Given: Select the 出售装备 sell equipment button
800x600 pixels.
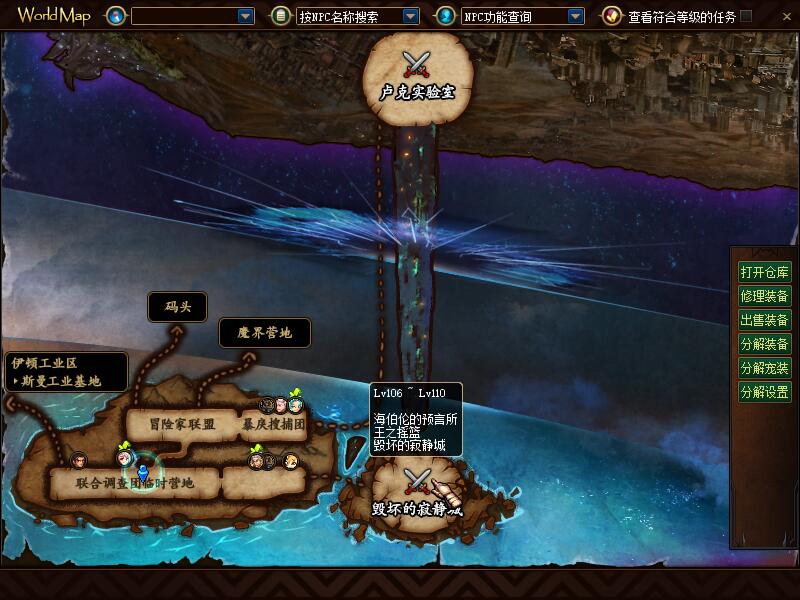Looking at the screenshot, I should pos(764,320).
